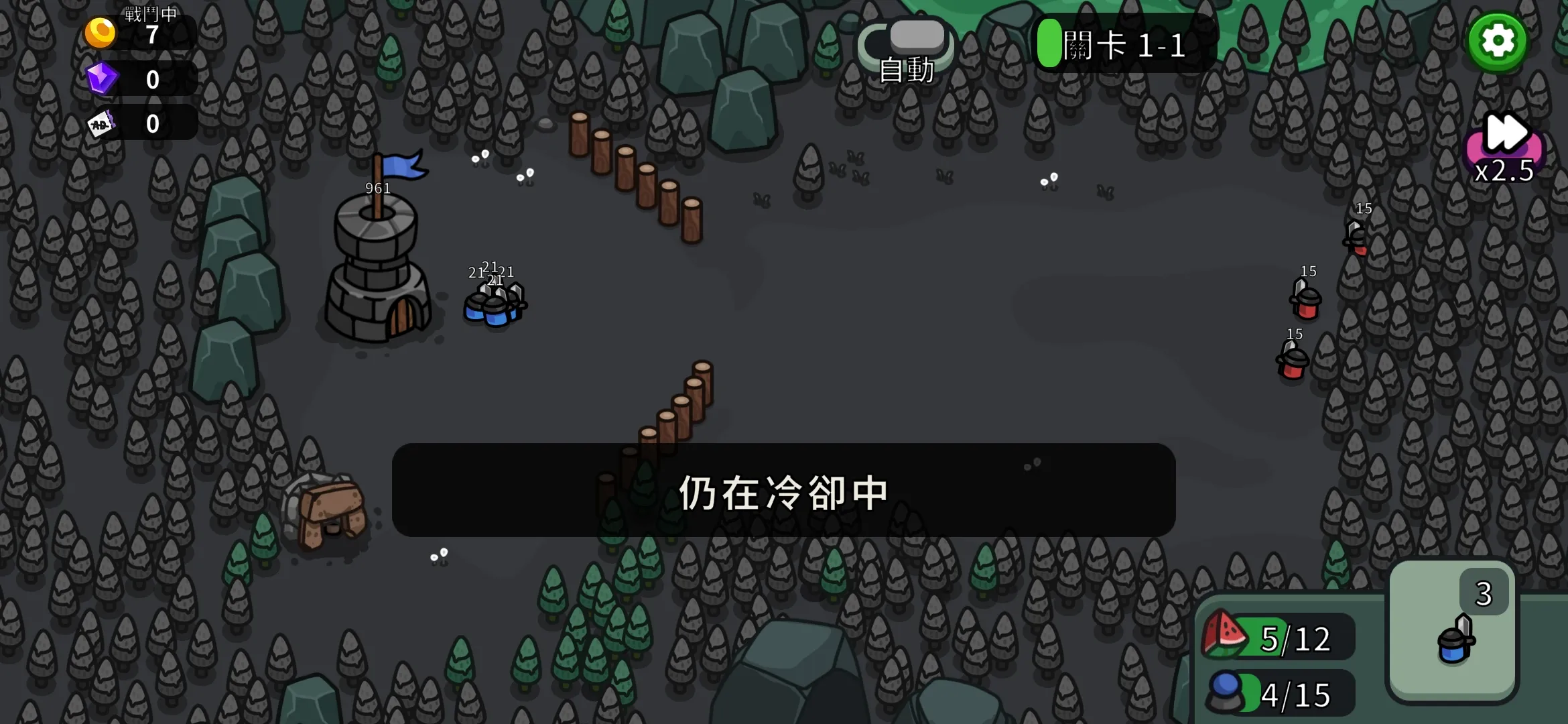
Task: Tap the purple gem currency icon
Action: click(x=102, y=77)
